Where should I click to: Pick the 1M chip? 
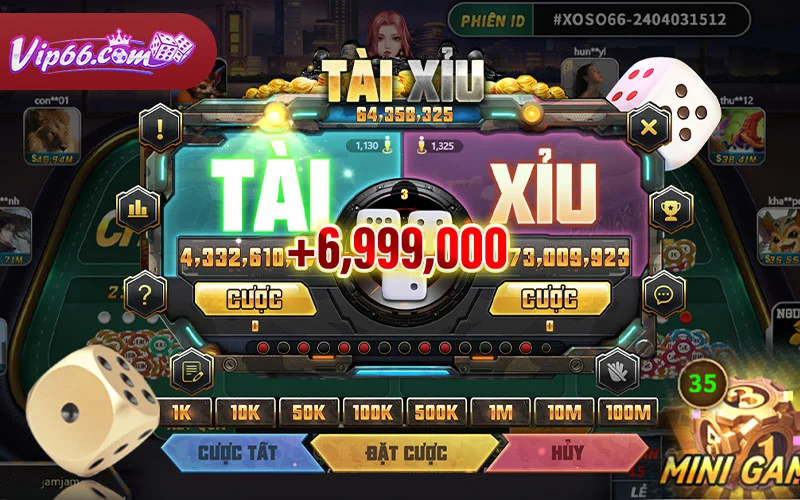pos(500,413)
